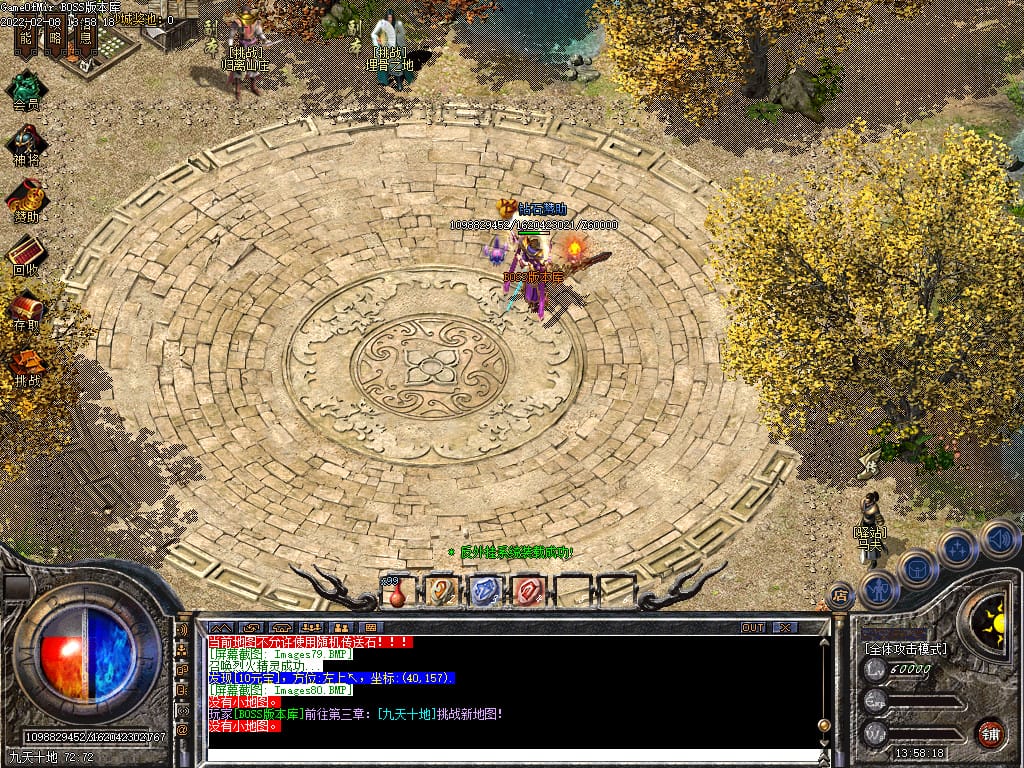The image size is (1024, 768).
Task: Open the 存取 storage chest
Action: click(27, 309)
